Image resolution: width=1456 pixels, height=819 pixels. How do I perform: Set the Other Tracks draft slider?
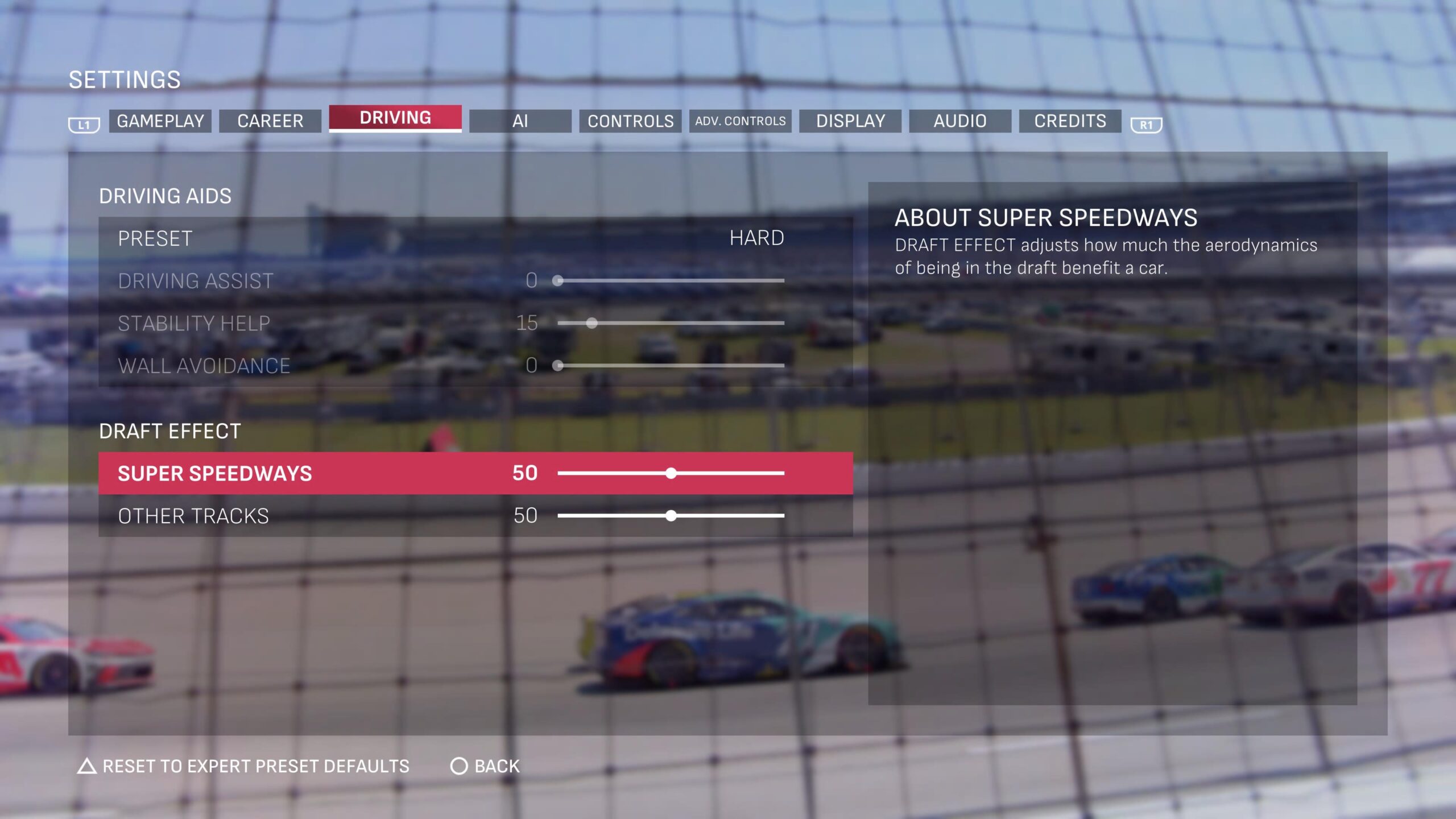(x=671, y=516)
